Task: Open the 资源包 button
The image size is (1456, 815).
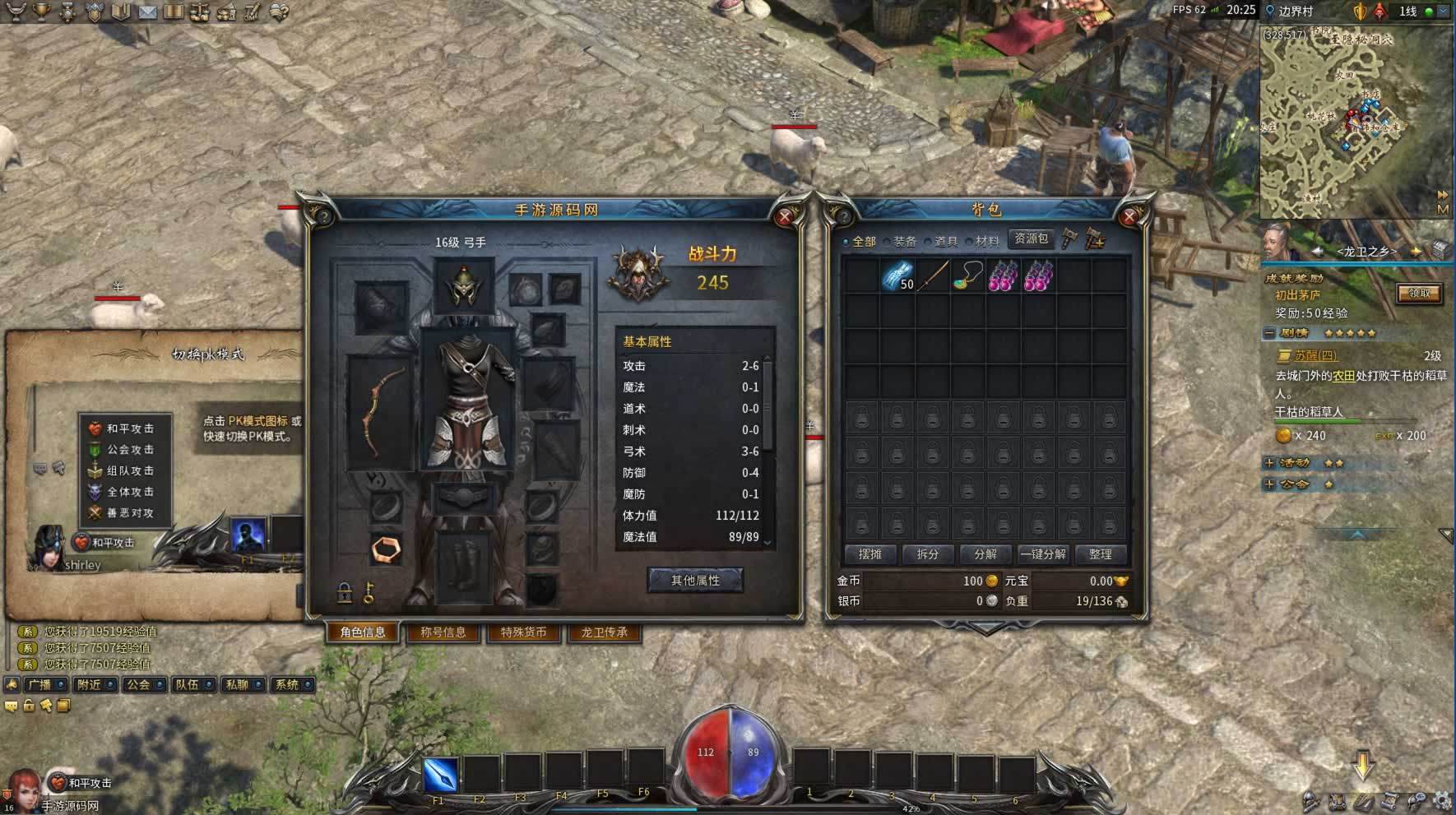Action: (1031, 239)
